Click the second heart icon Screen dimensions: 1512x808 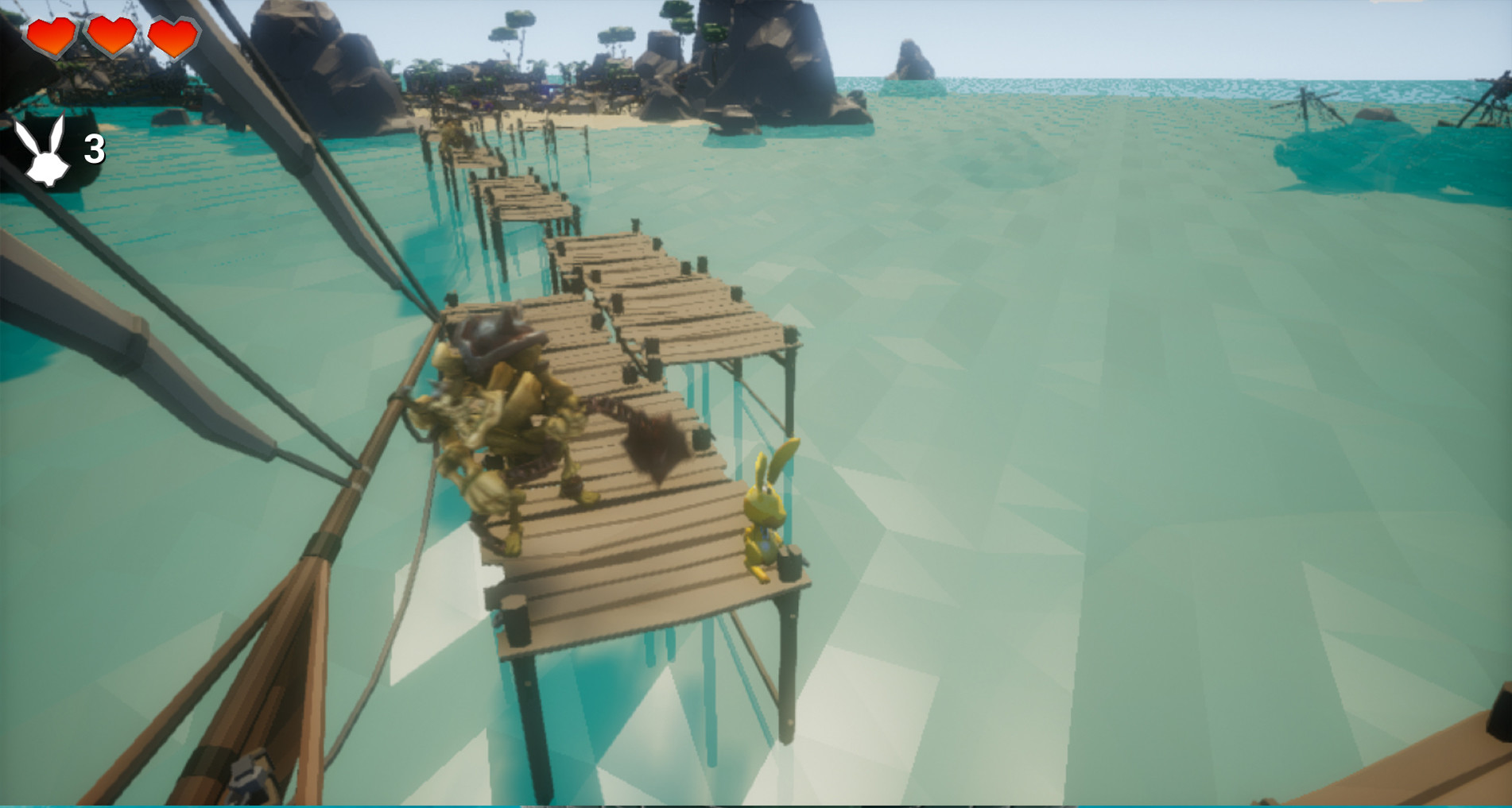[x=109, y=35]
